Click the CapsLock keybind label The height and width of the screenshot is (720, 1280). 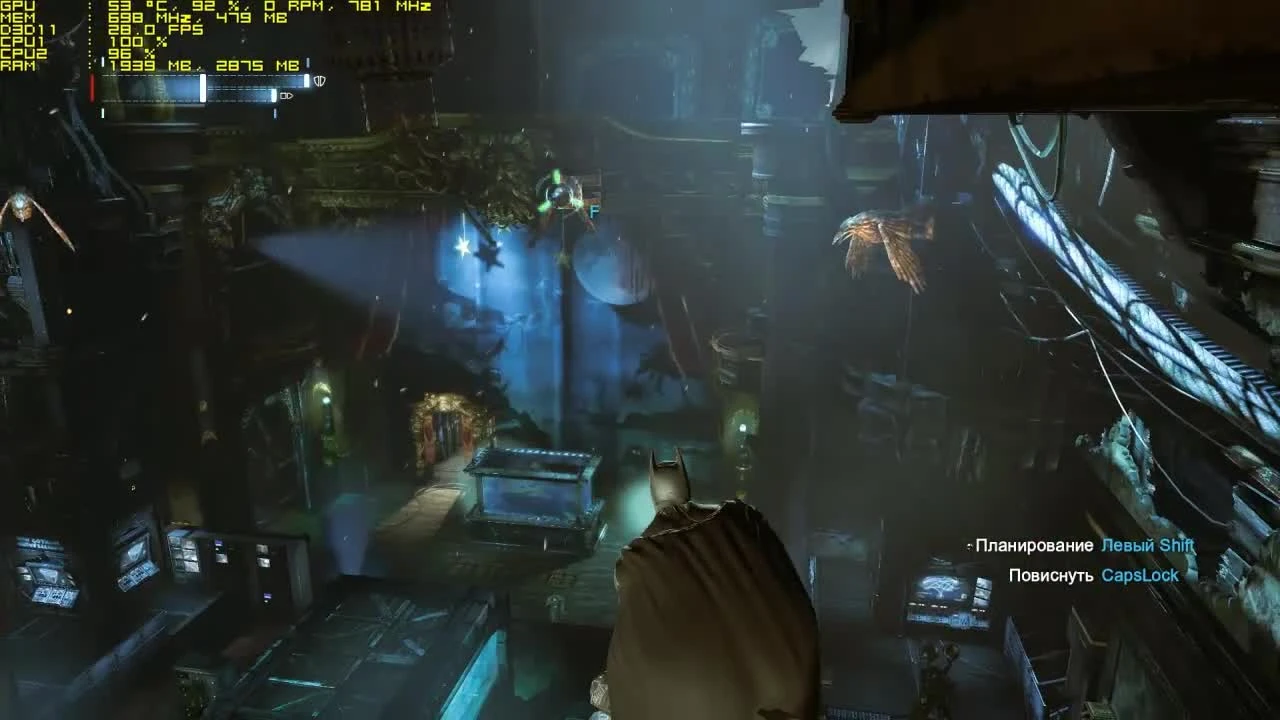click(1140, 575)
